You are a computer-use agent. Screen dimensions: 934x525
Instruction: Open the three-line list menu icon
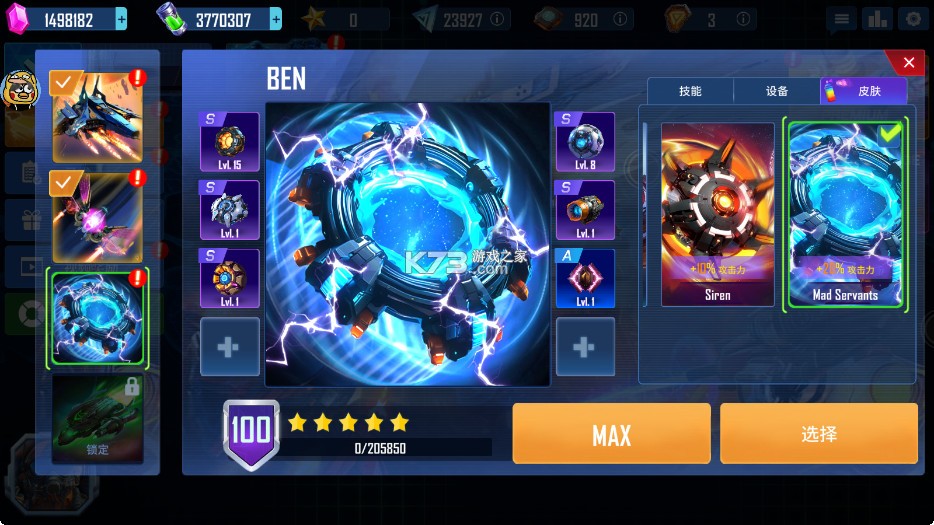point(842,19)
